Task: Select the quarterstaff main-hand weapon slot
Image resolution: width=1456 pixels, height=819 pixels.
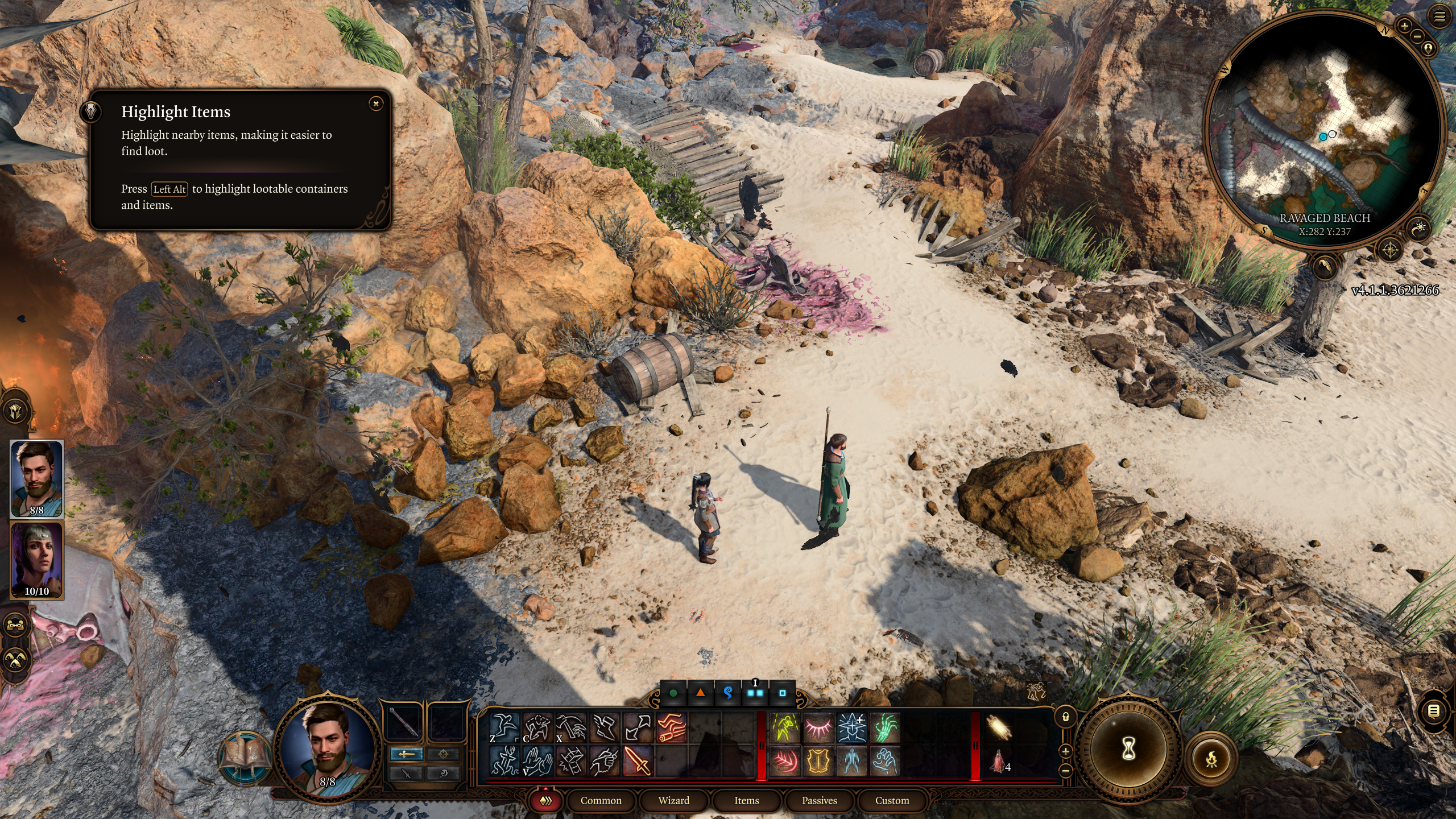Action: [x=404, y=722]
